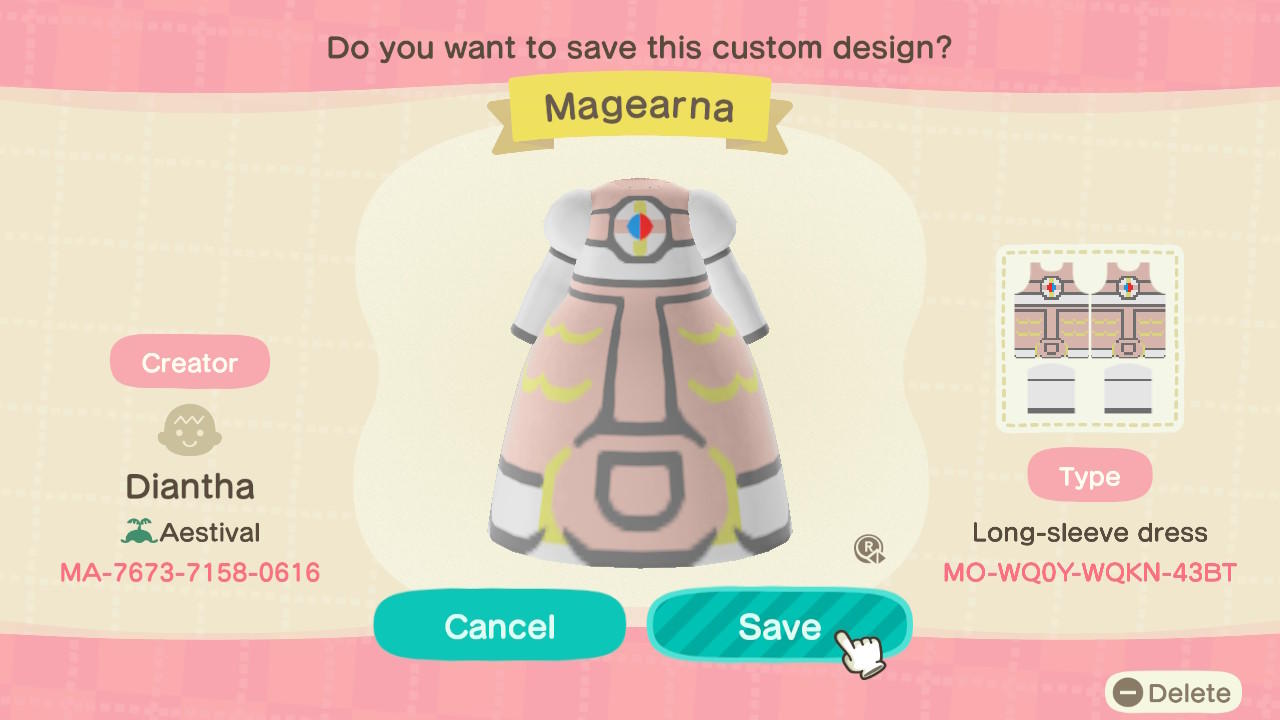
Task: Click the R-stick rotate icon beside the dress
Action: pos(869,549)
